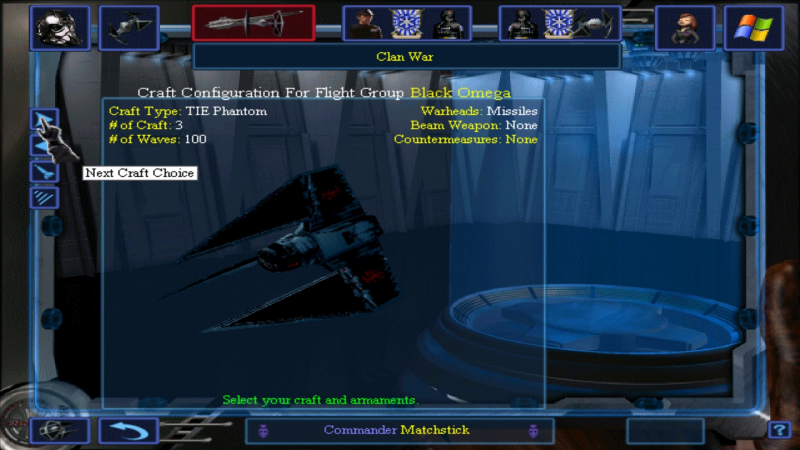Open the missile warhead selection icon
The height and width of the screenshot is (450, 800).
click(x=44, y=172)
